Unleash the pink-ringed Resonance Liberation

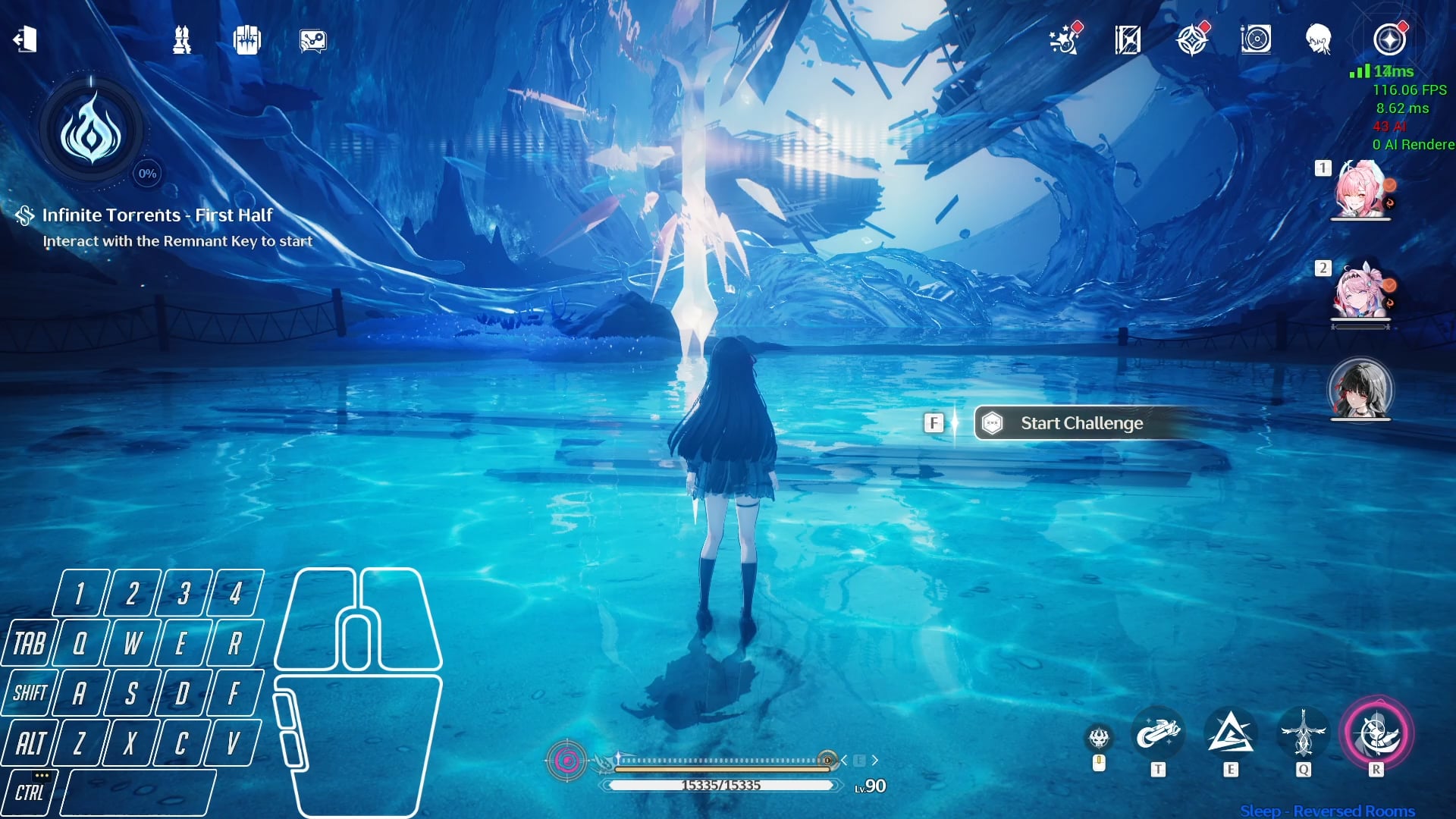[x=1376, y=733]
